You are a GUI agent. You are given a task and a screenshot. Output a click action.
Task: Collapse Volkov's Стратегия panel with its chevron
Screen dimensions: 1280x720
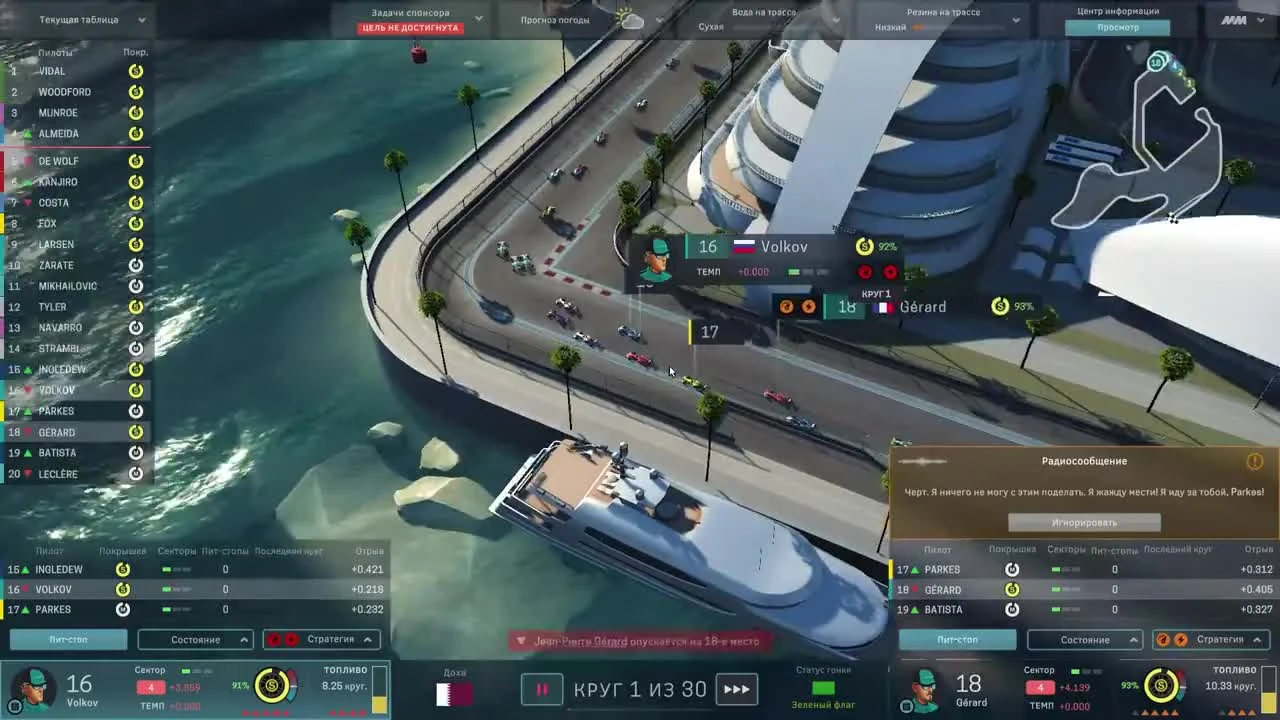(366, 639)
